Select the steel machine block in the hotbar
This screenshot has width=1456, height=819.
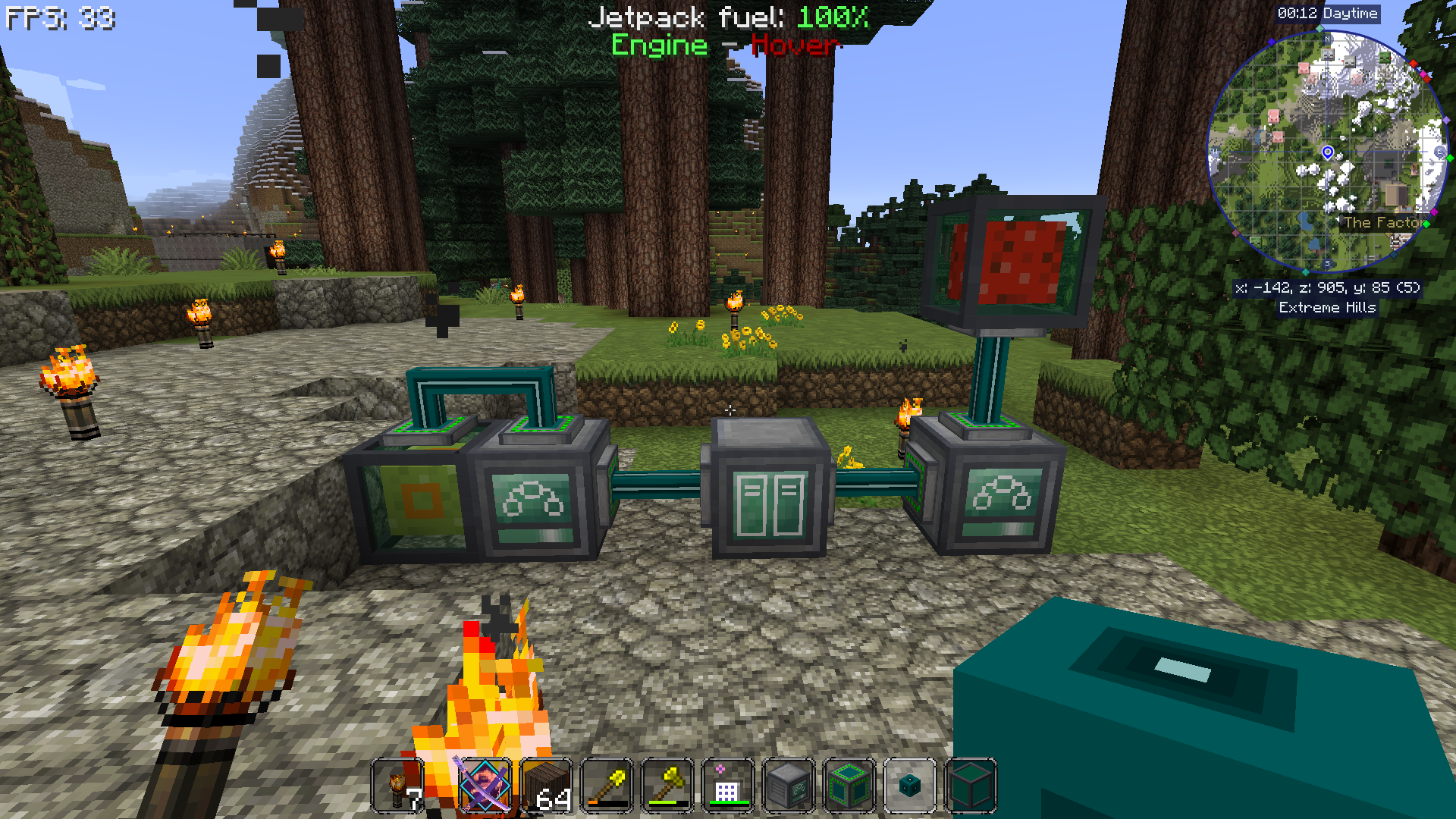click(x=786, y=785)
